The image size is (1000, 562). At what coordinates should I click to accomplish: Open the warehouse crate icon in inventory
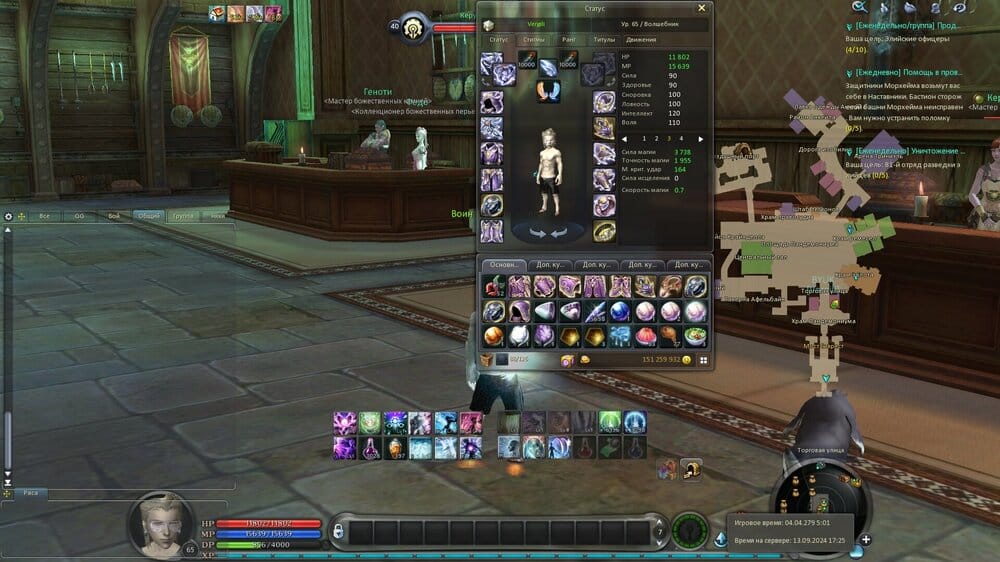488,360
